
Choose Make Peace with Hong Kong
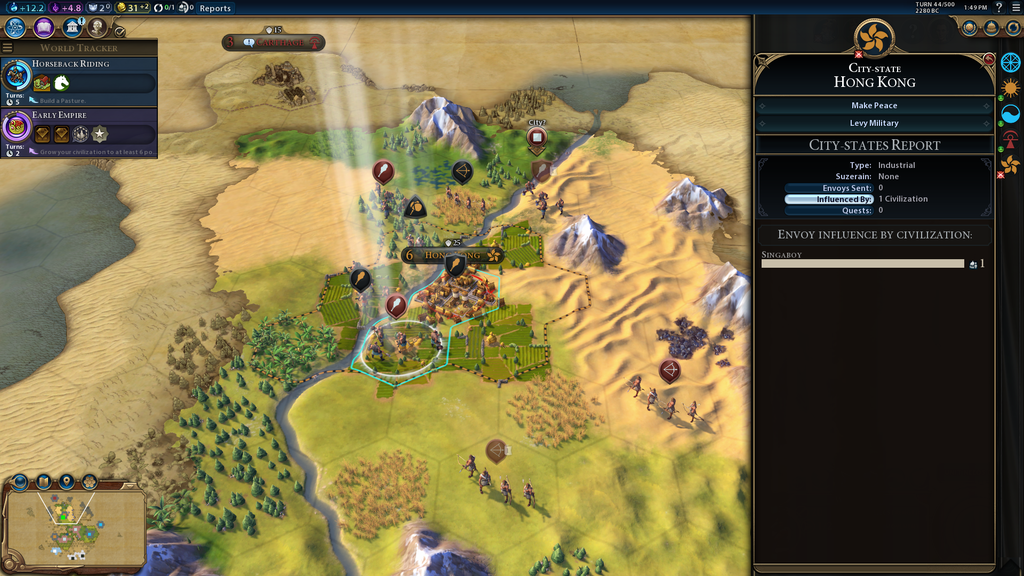click(874, 105)
